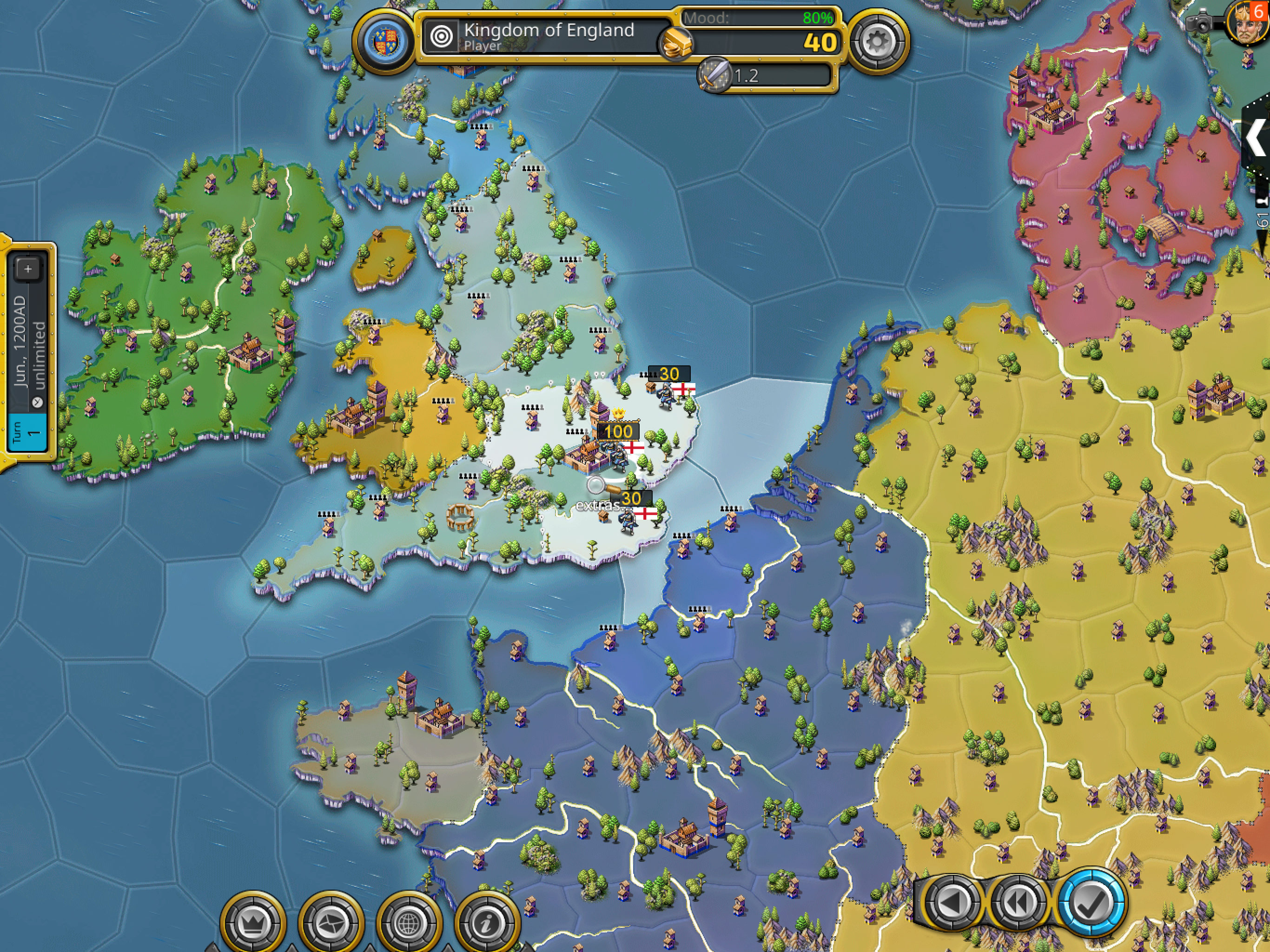
Task: Click the gold treasury coin icon
Action: [676, 43]
